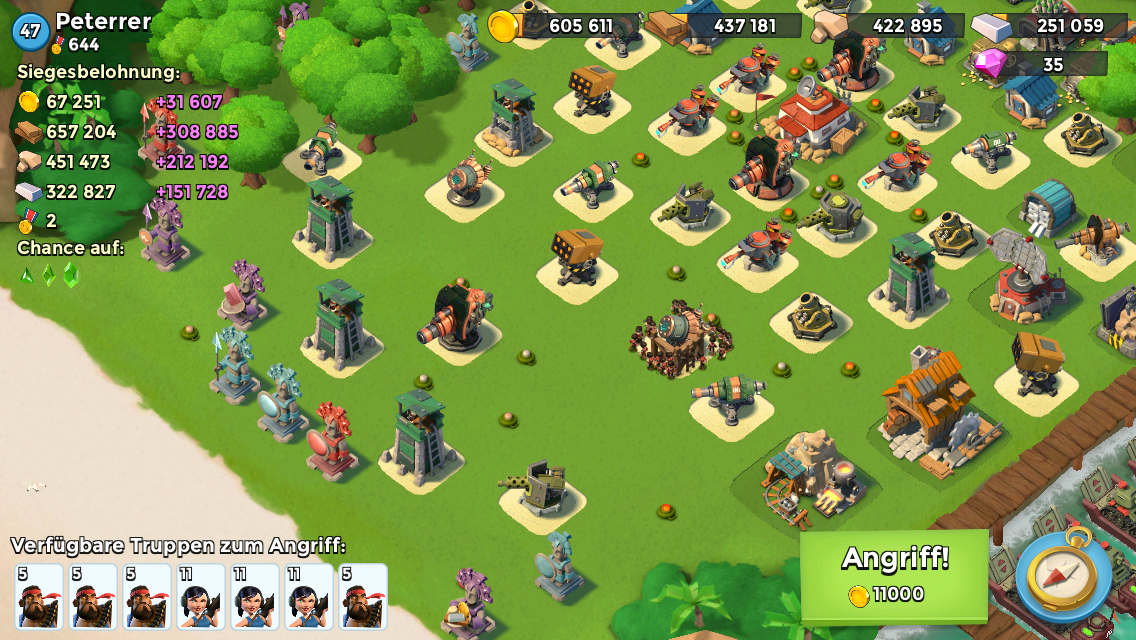Click the compass to return to the map
The image size is (1136, 640).
tap(1063, 577)
